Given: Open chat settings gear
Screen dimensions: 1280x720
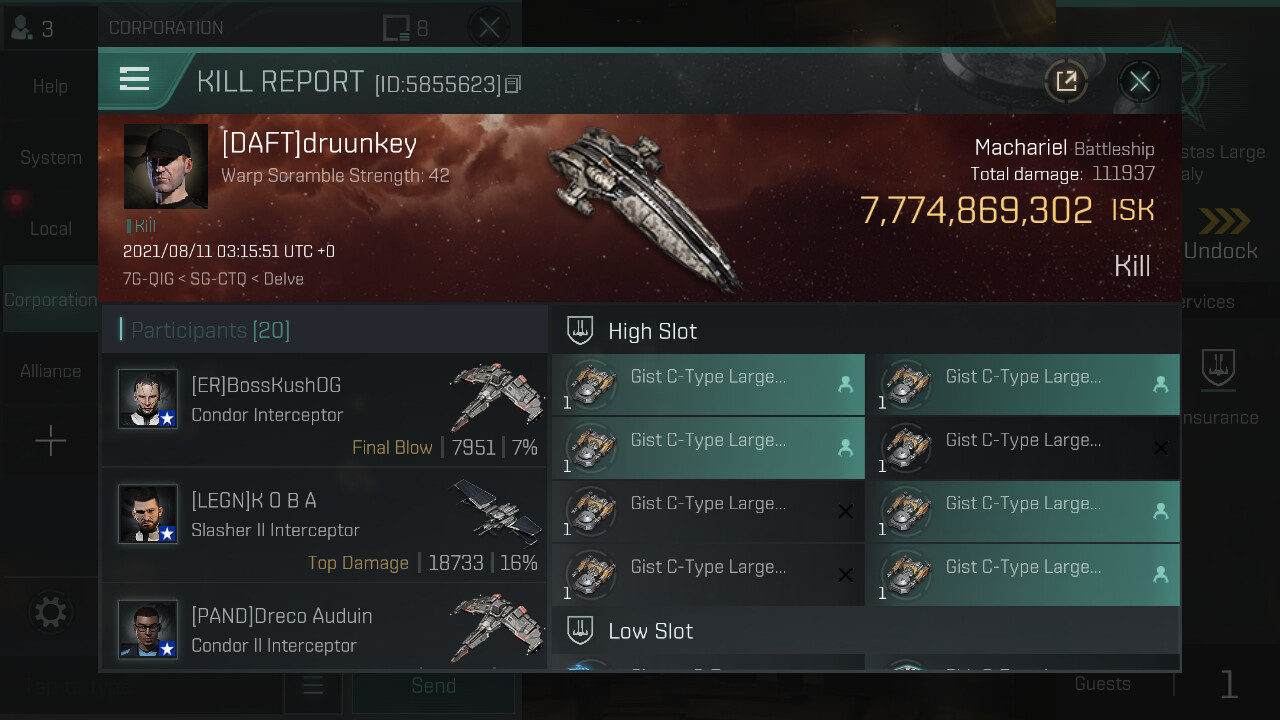Looking at the screenshot, I should pyautogui.click(x=50, y=612).
